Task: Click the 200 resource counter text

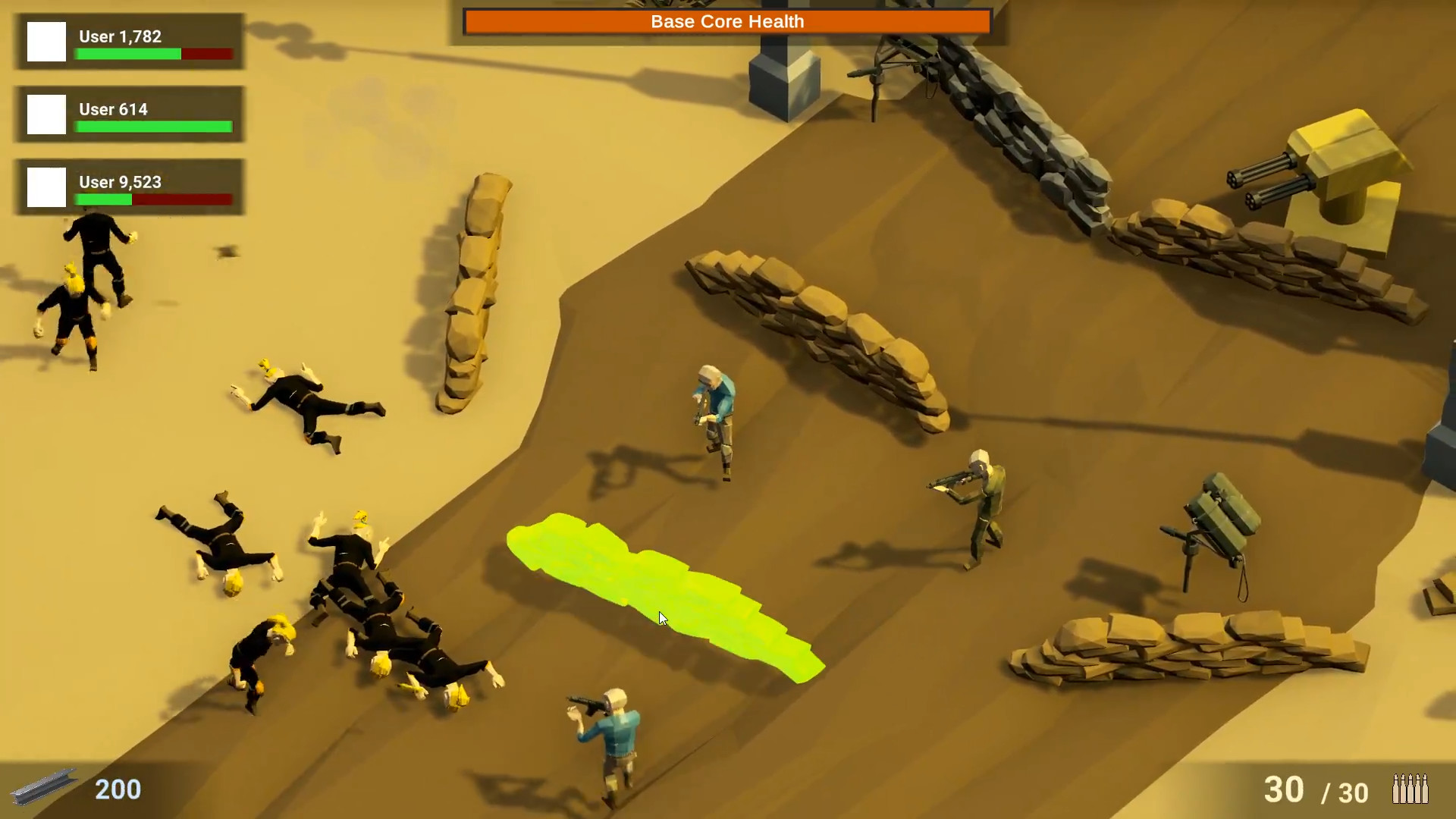Action: pyautogui.click(x=118, y=789)
